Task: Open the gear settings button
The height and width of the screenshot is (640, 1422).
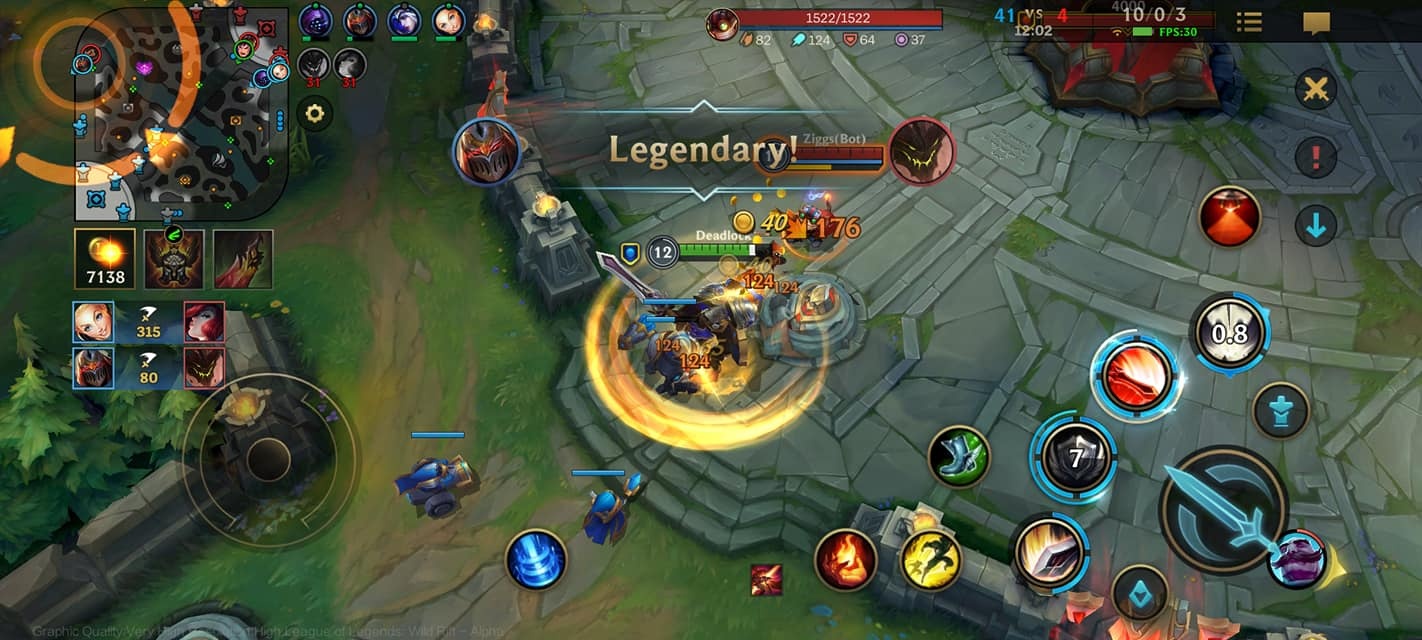Action: [314, 114]
